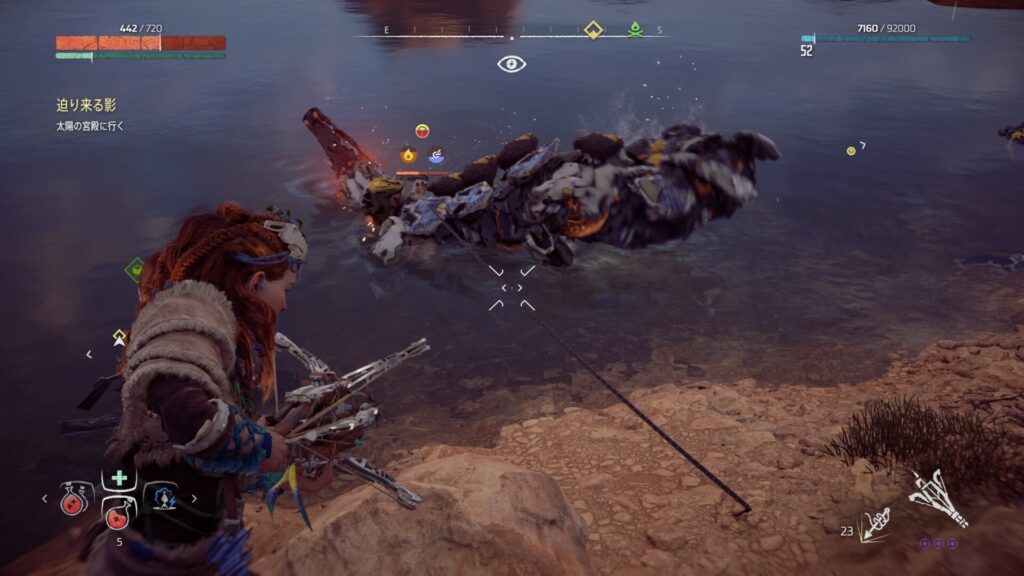Cycle quick items with the right arrow
Image resolution: width=1024 pixels, height=576 pixels.
click(193, 497)
